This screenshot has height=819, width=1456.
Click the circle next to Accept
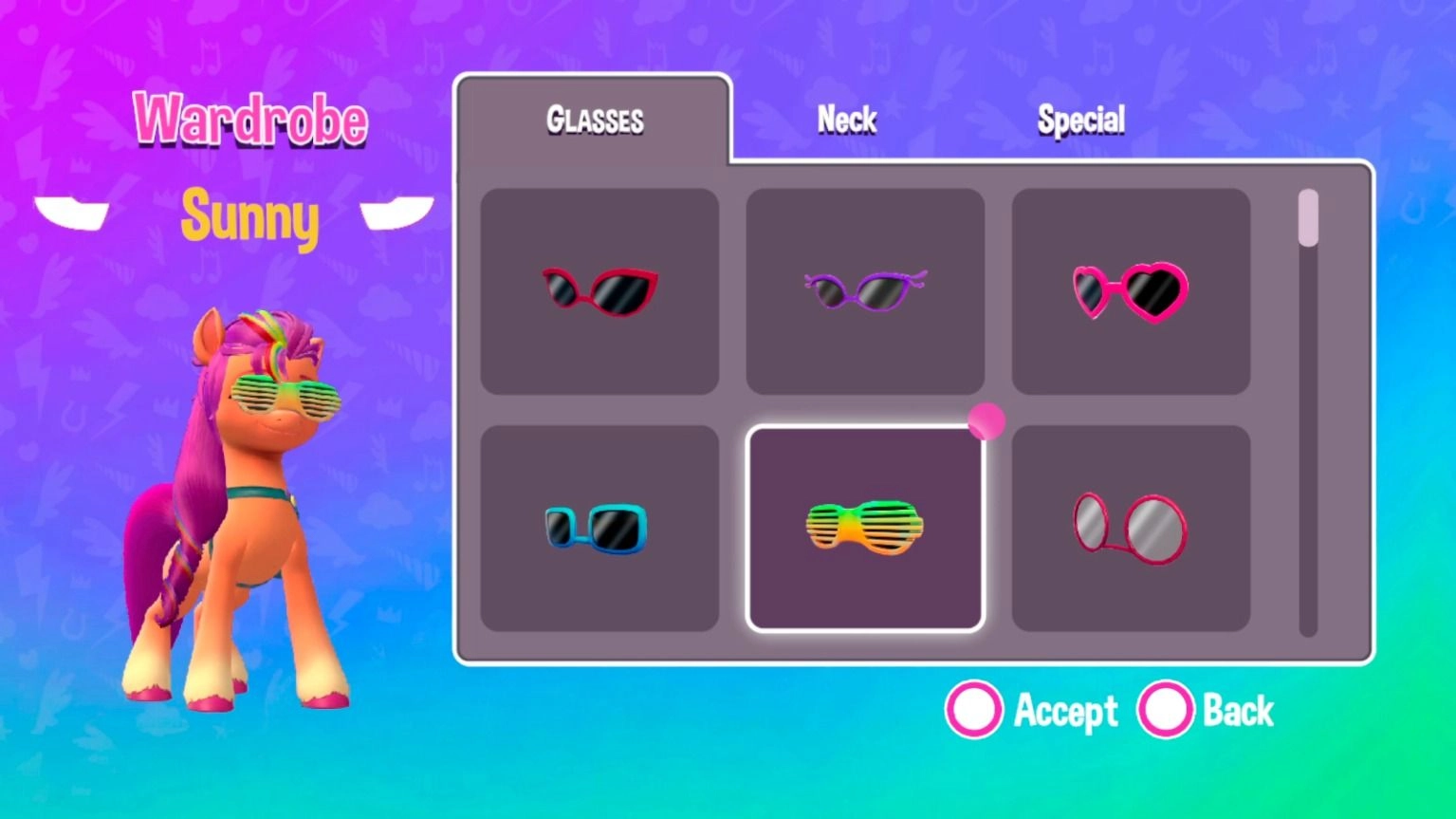pyautogui.click(x=973, y=709)
